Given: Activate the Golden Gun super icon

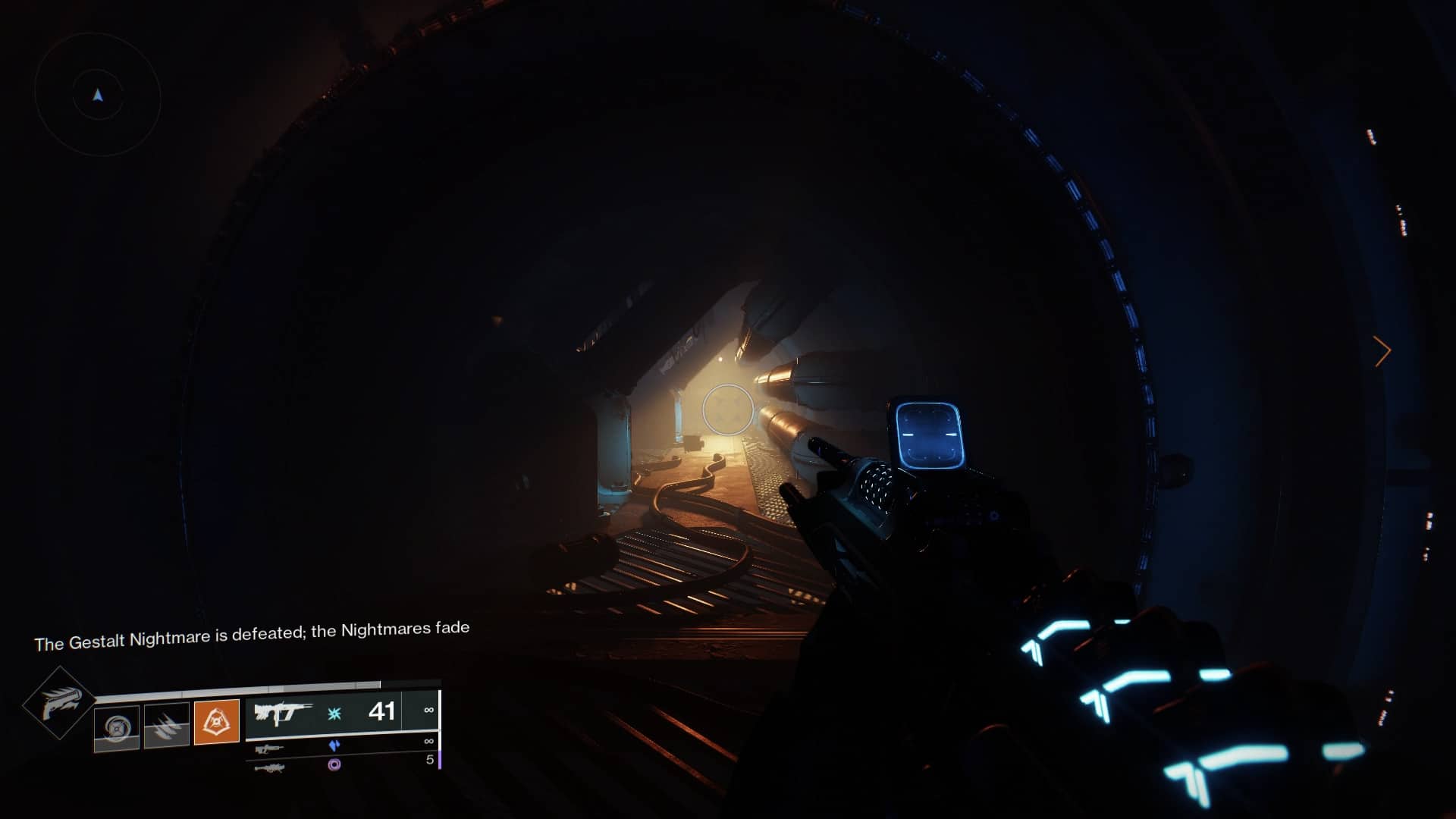Looking at the screenshot, I should tap(60, 703).
